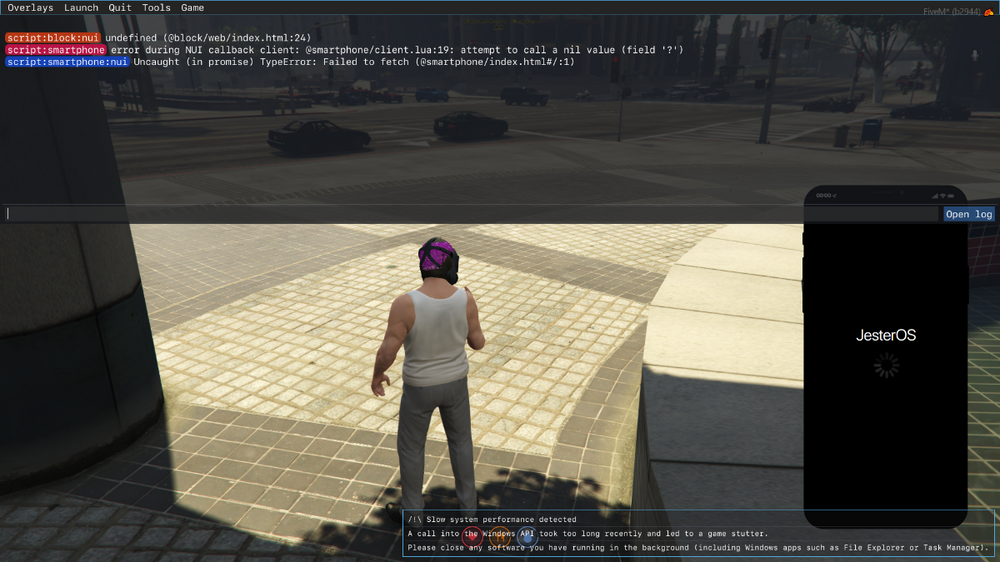This screenshot has height=562, width=1000.
Task: Open the Launch menu
Action: [81, 8]
